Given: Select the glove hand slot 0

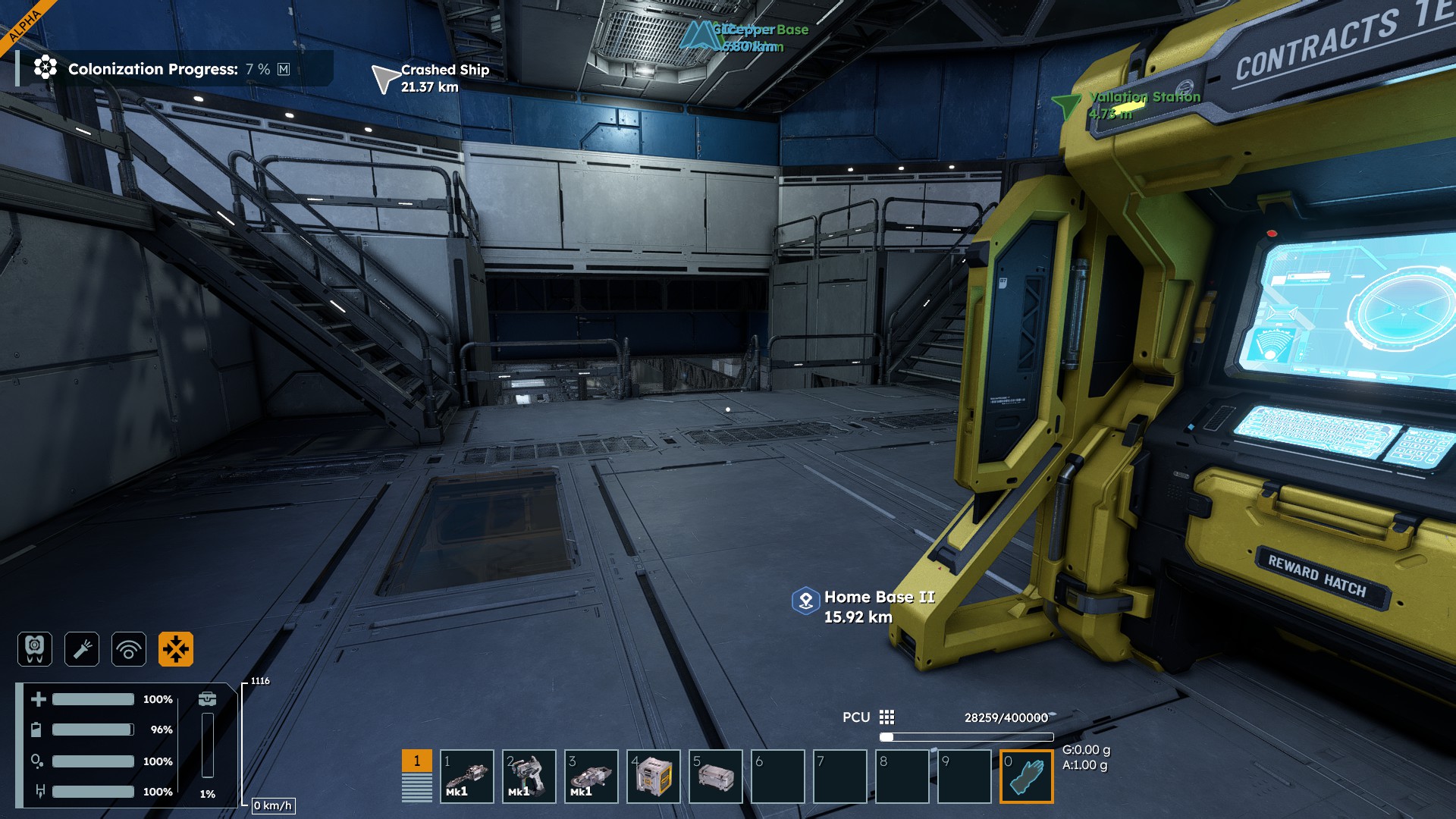Looking at the screenshot, I should pos(1026,777).
